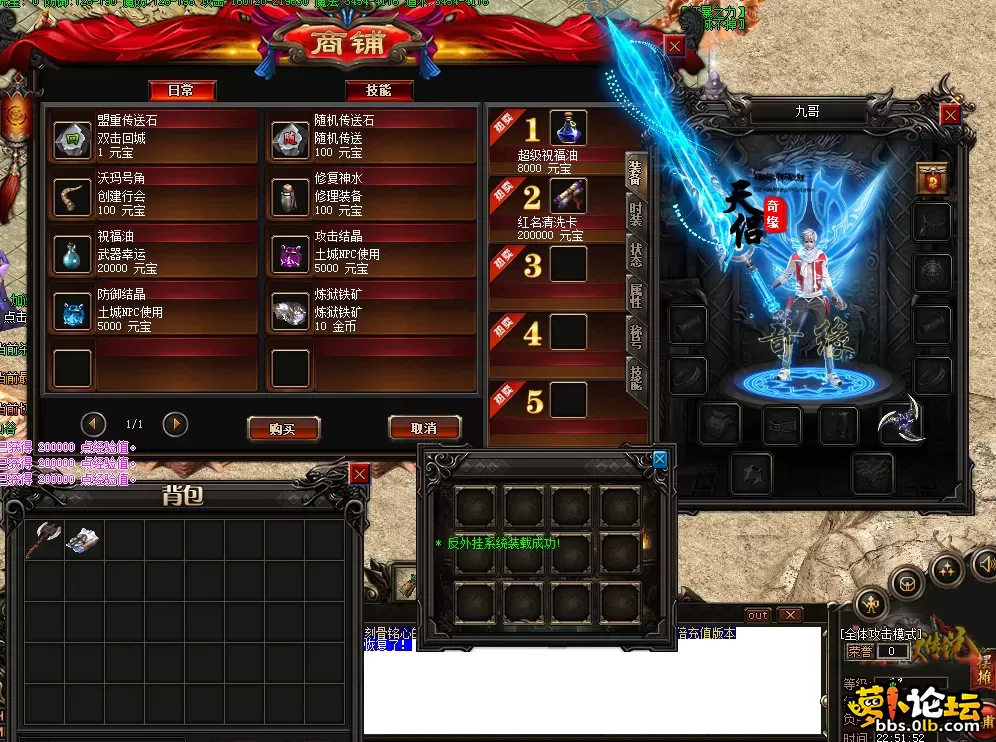This screenshot has width=996, height=742.
Task: Pick the 炼狱铁矿 ore item
Action: [x=291, y=313]
